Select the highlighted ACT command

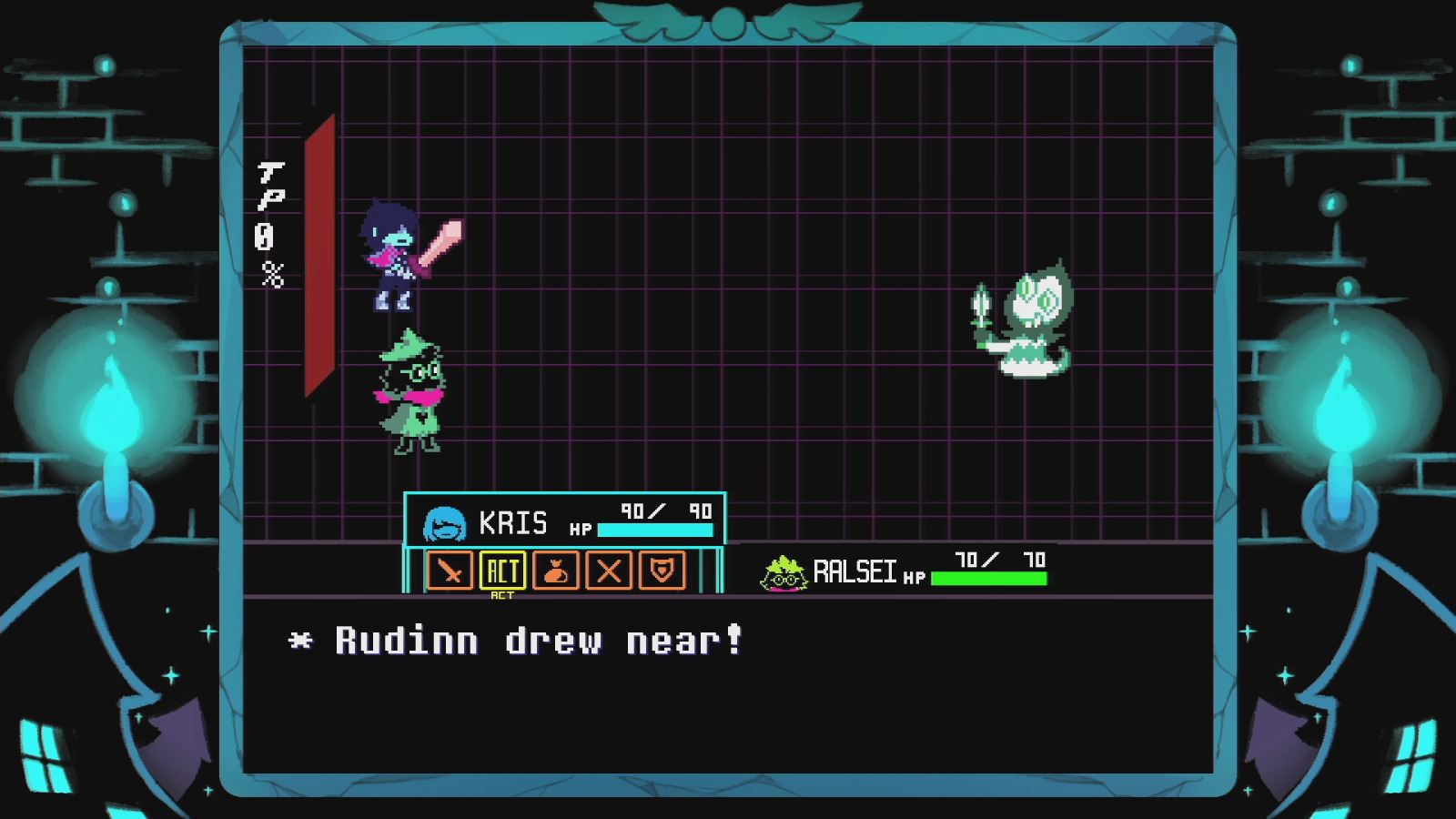(502, 571)
